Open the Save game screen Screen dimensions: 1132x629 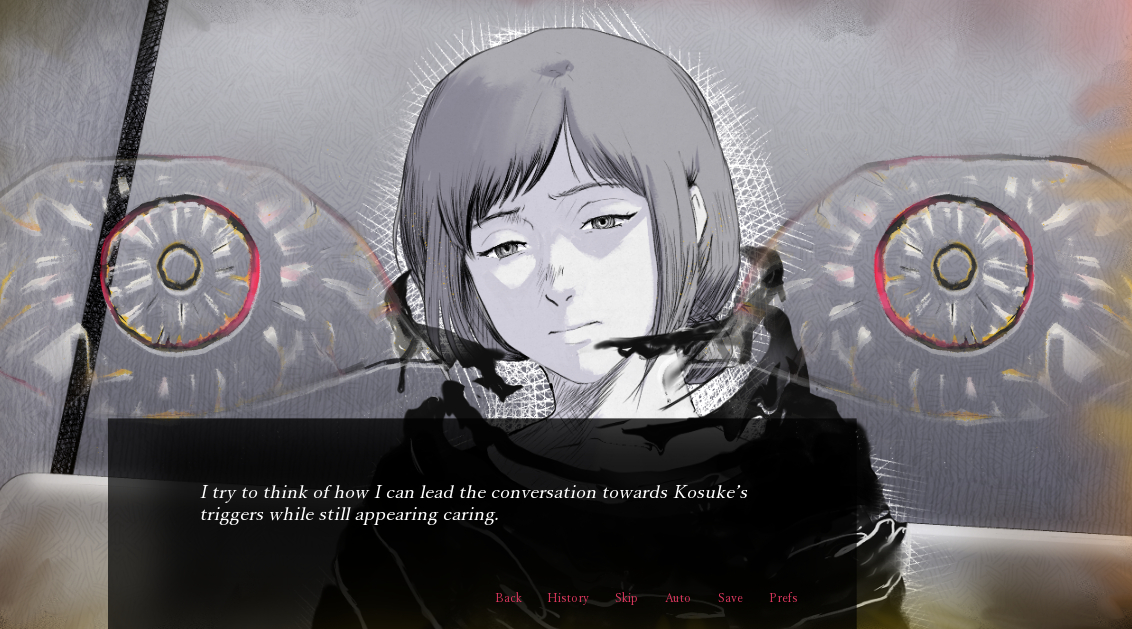click(x=730, y=598)
